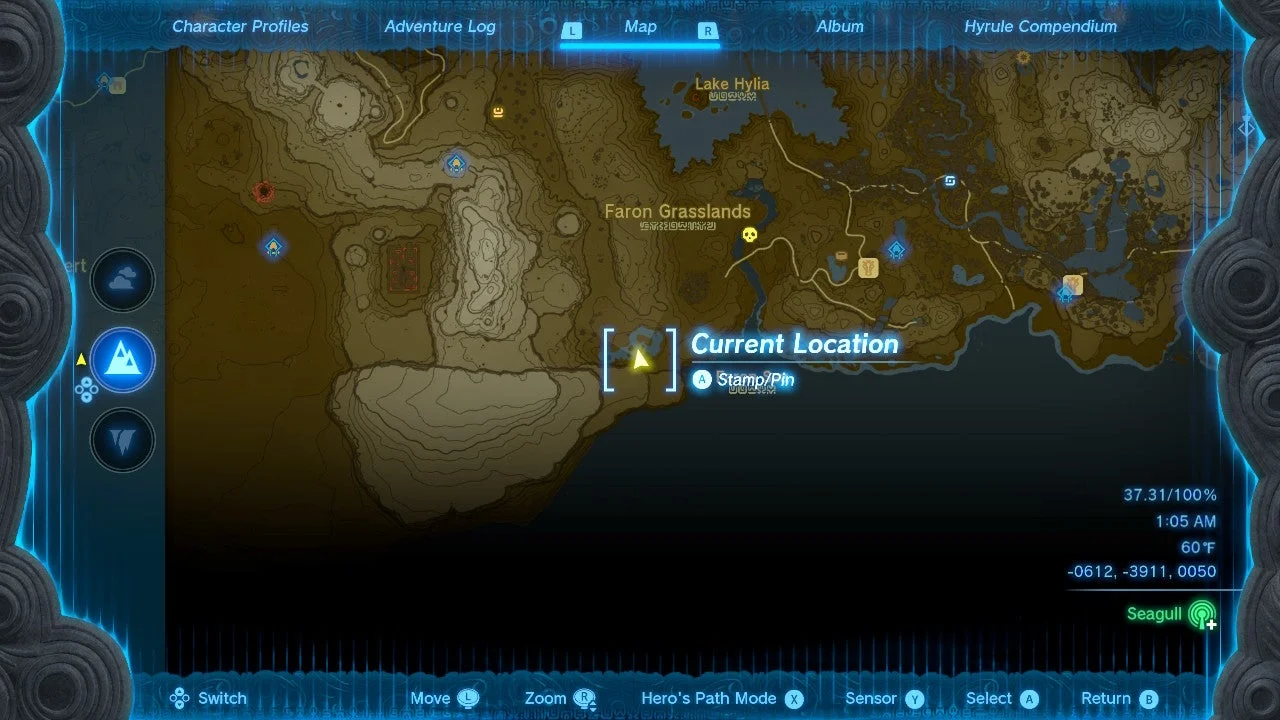Click the yellow cave icon northwest of Lake Hylia

(x=498, y=112)
